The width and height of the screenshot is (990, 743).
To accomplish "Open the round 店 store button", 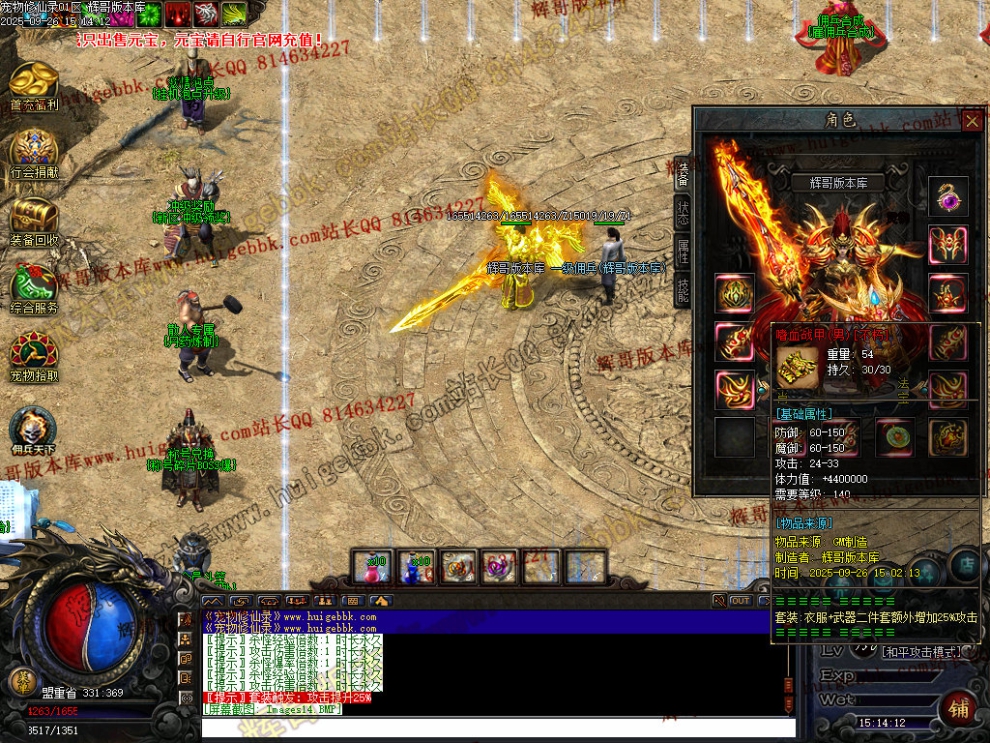I will coord(967,566).
